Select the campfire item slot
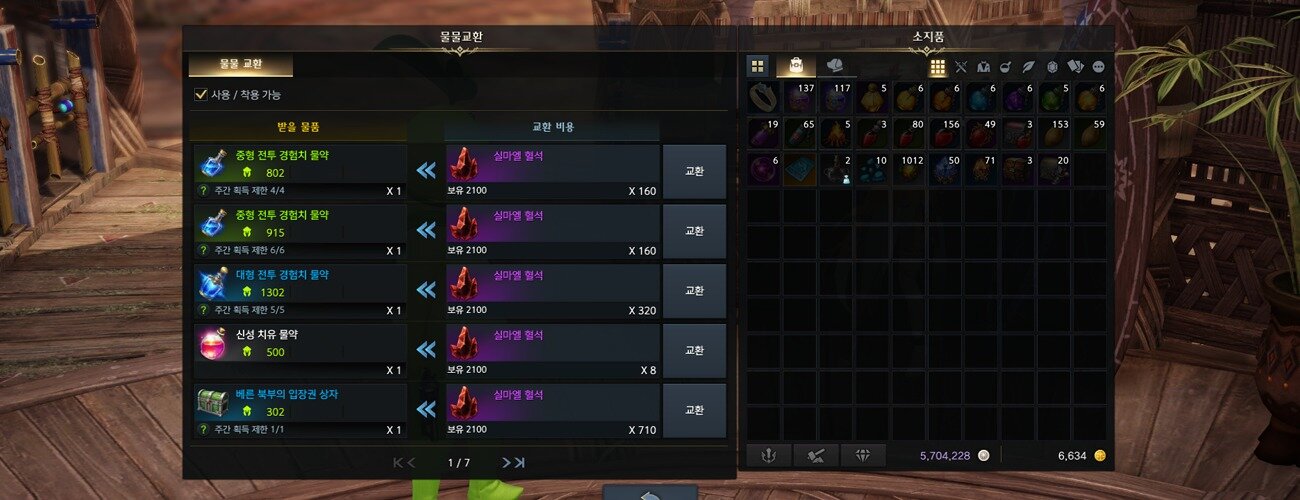This screenshot has width=1300, height=500. pyautogui.click(x=837, y=134)
